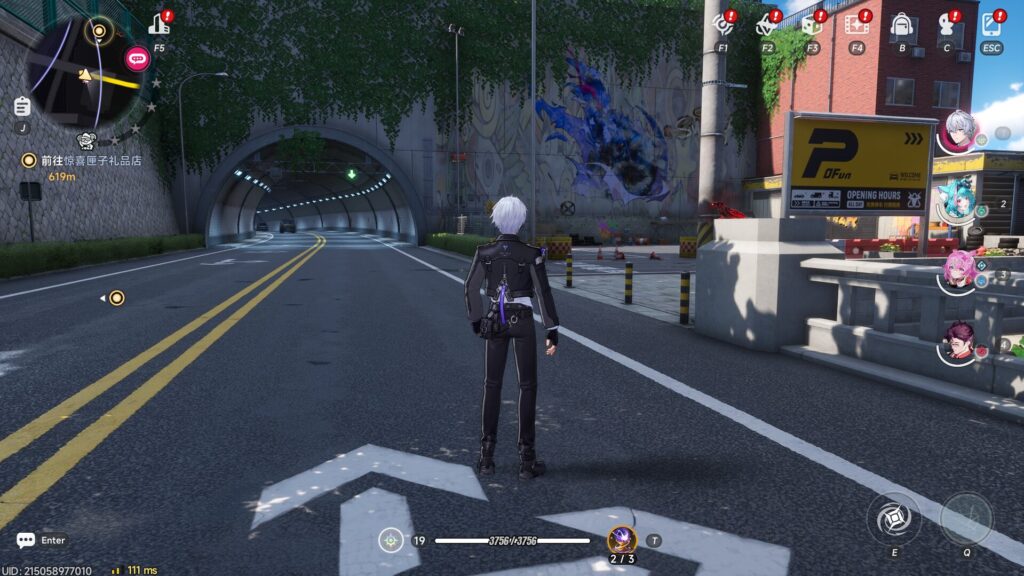The width and height of the screenshot is (1024, 576).
Task: Open the backpack inventory
Action: [x=901, y=25]
